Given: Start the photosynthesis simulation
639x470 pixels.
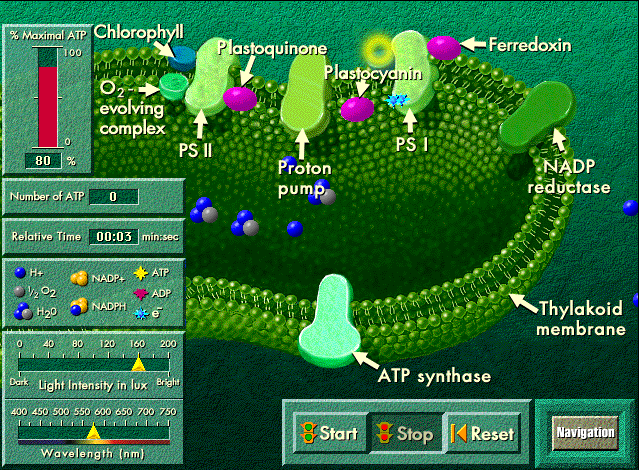Looking at the screenshot, I should pos(329,433).
